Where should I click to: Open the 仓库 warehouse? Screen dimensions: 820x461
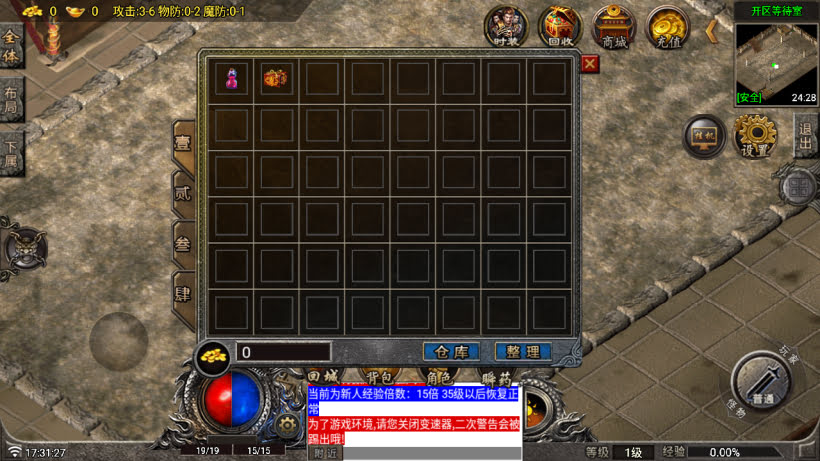pos(452,352)
